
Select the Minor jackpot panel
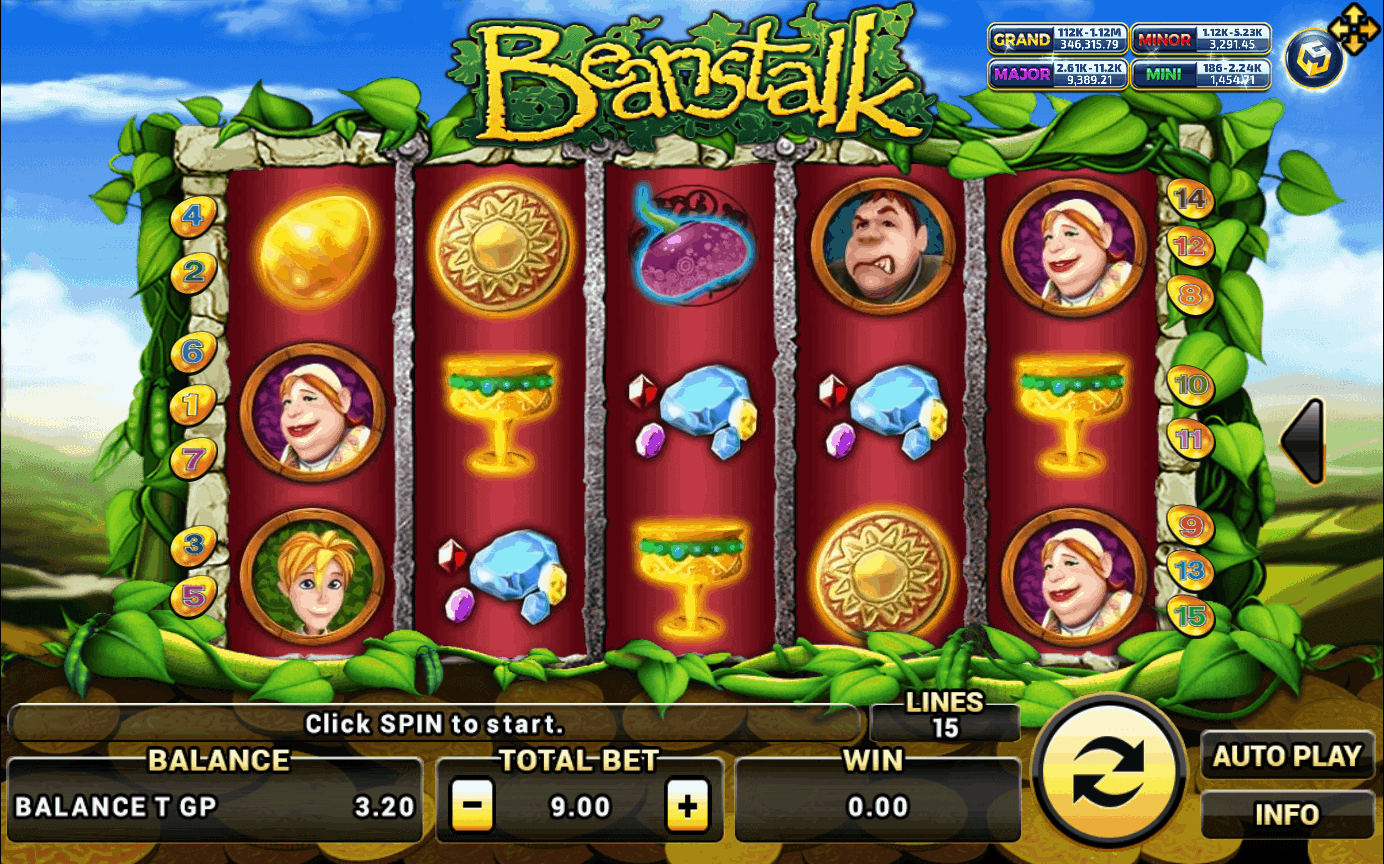(1201, 40)
